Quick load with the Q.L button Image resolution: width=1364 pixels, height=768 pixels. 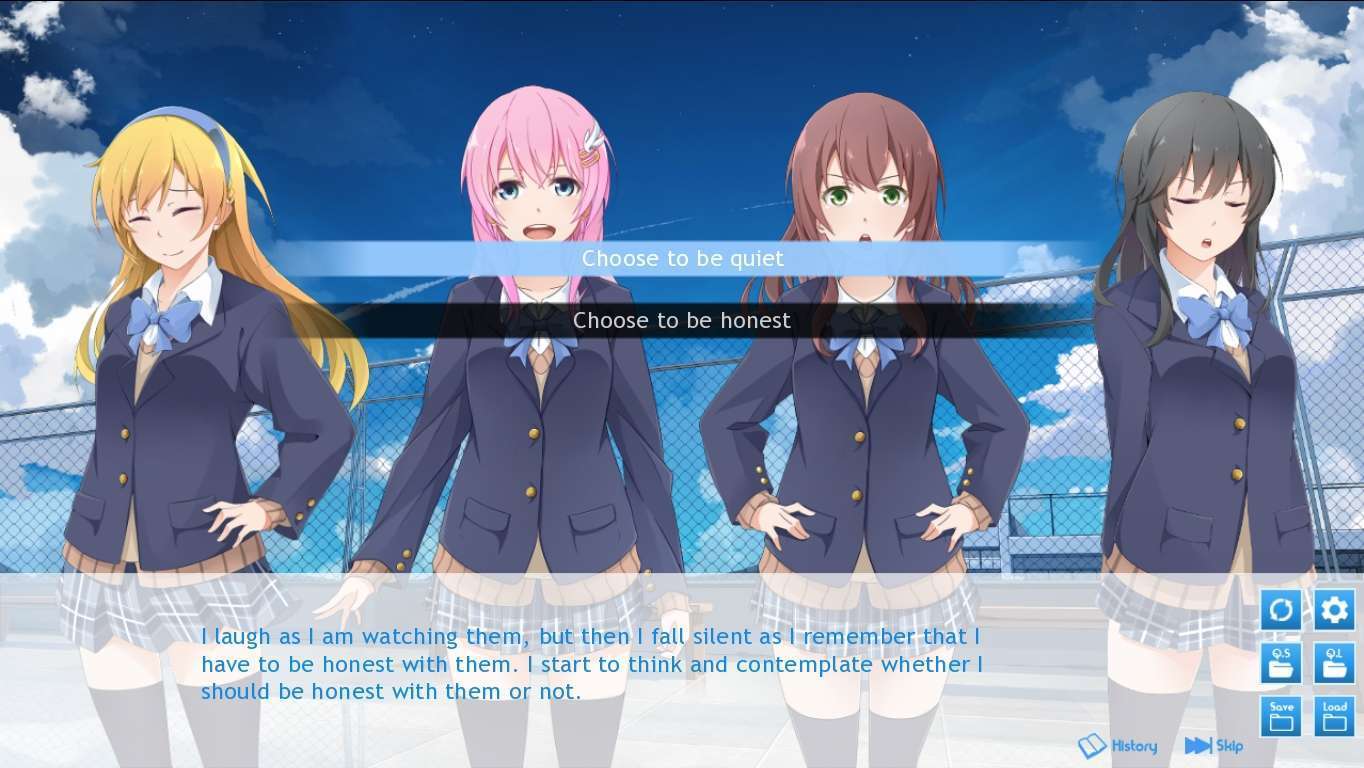click(x=1334, y=662)
